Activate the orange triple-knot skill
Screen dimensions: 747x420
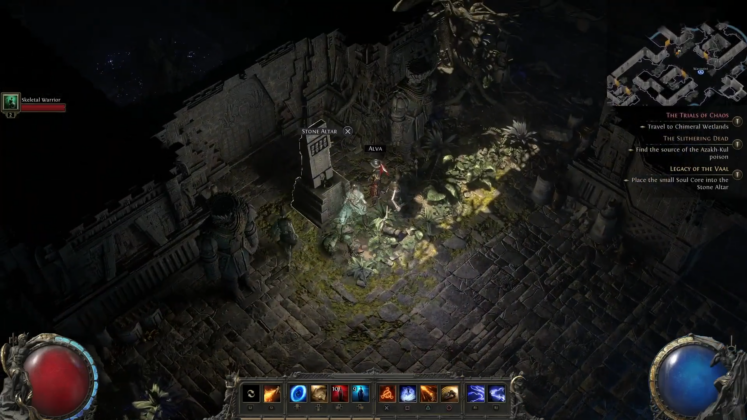coord(387,393)
